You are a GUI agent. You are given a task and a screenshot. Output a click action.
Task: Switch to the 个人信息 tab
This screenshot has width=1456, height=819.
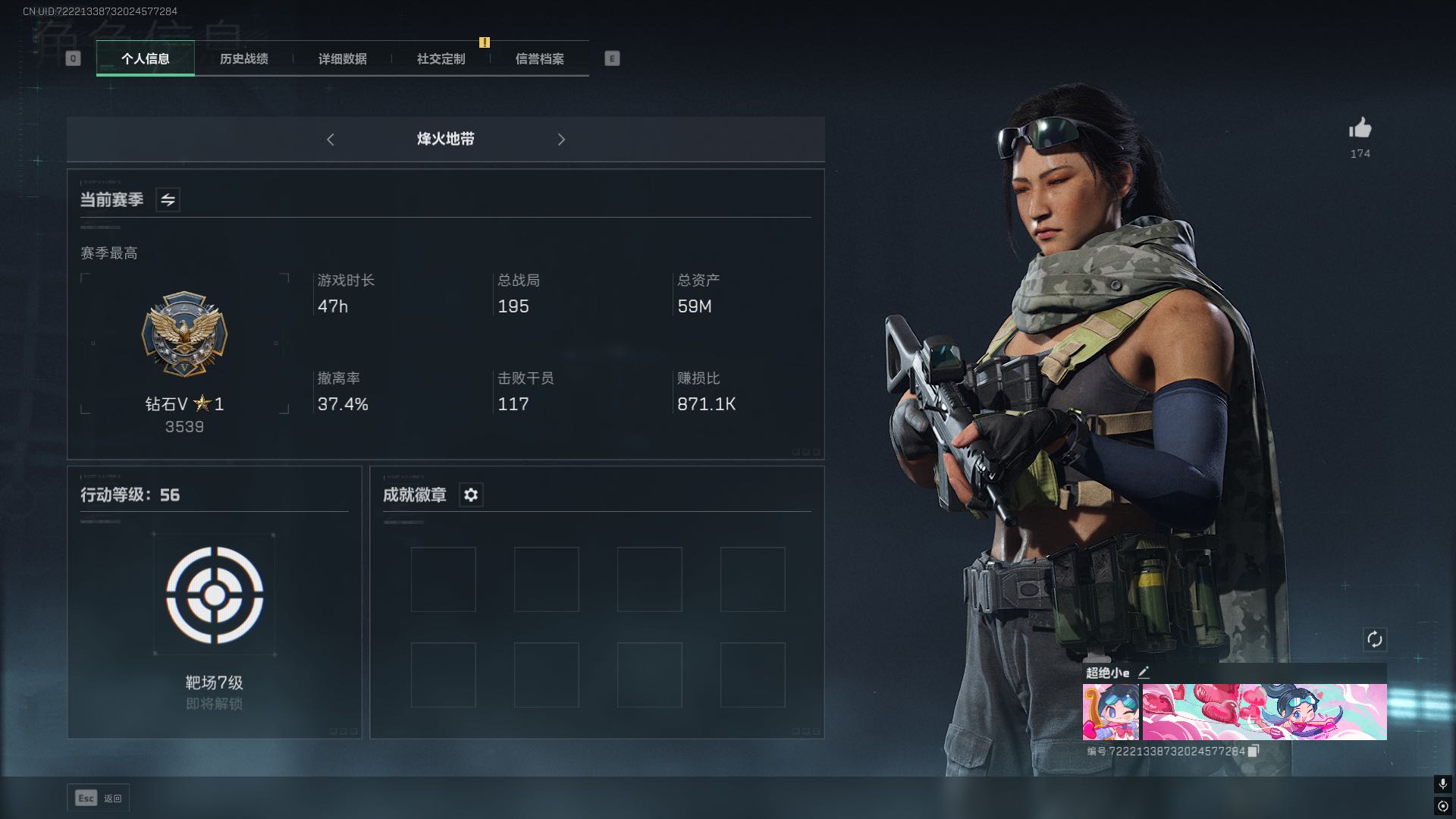point(145,58)
